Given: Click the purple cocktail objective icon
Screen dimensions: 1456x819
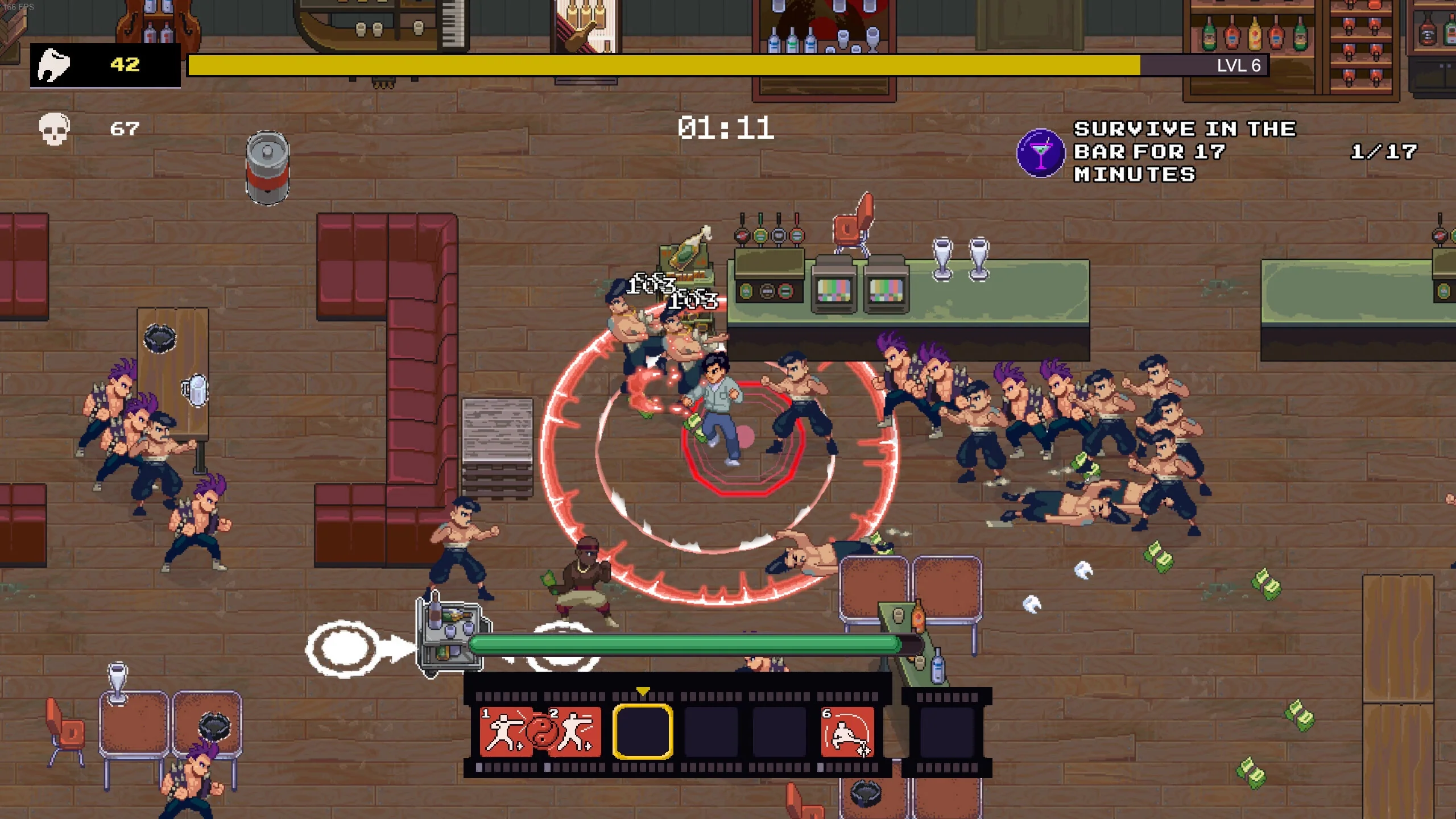Looking at the screenshot, I should [1041, 152].
